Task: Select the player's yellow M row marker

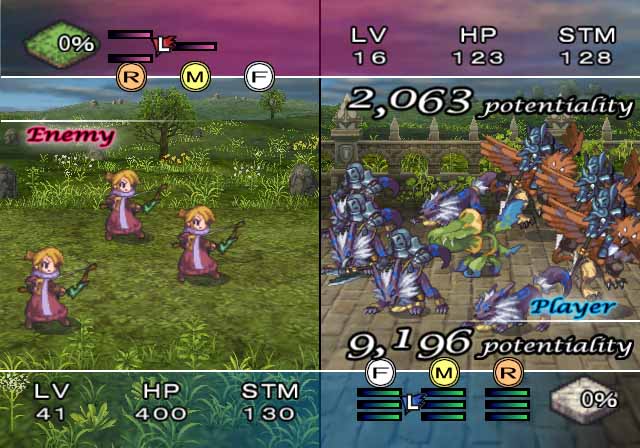Action: [x=443, y=374]
